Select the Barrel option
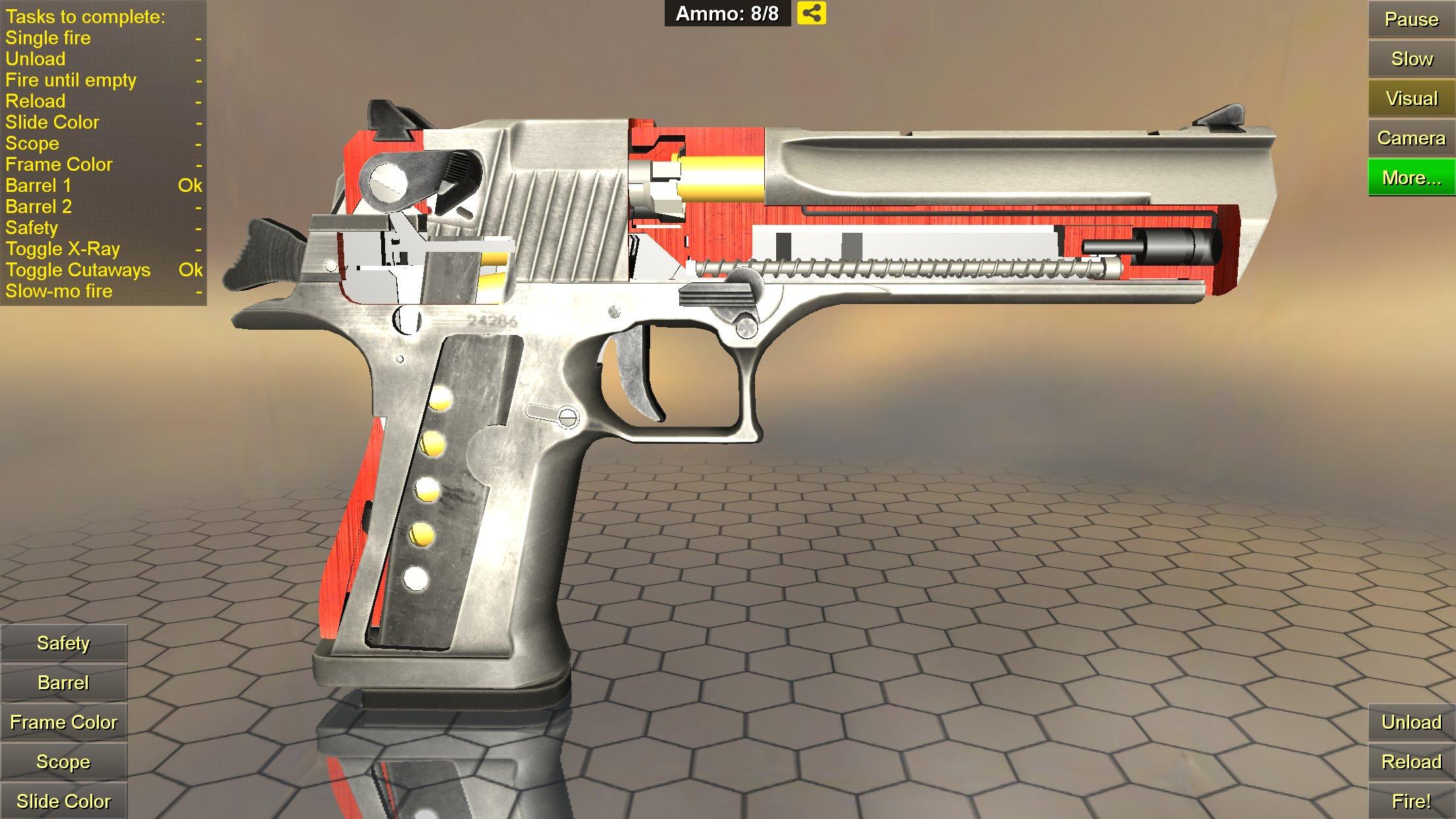Screen dimensions: 1456x819 pos(63,682)
